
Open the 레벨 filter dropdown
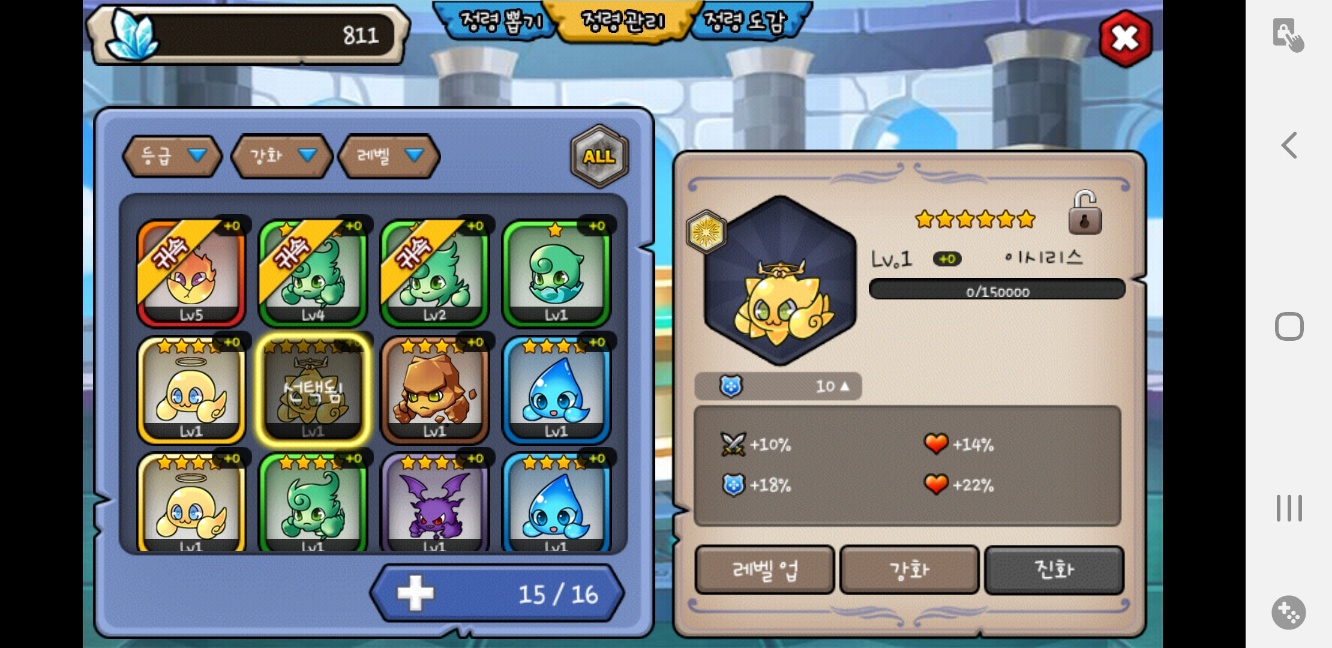point(389,156)
